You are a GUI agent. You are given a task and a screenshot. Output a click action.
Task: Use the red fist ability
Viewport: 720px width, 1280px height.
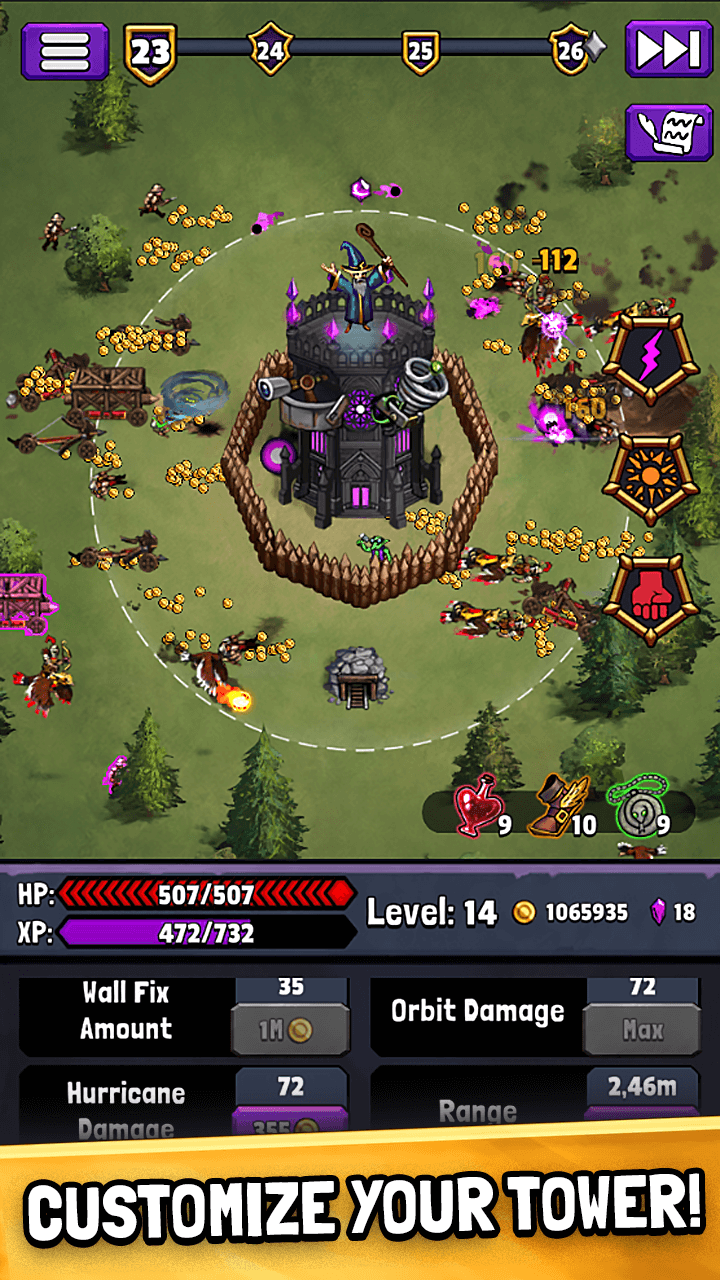tap(649, 598)
